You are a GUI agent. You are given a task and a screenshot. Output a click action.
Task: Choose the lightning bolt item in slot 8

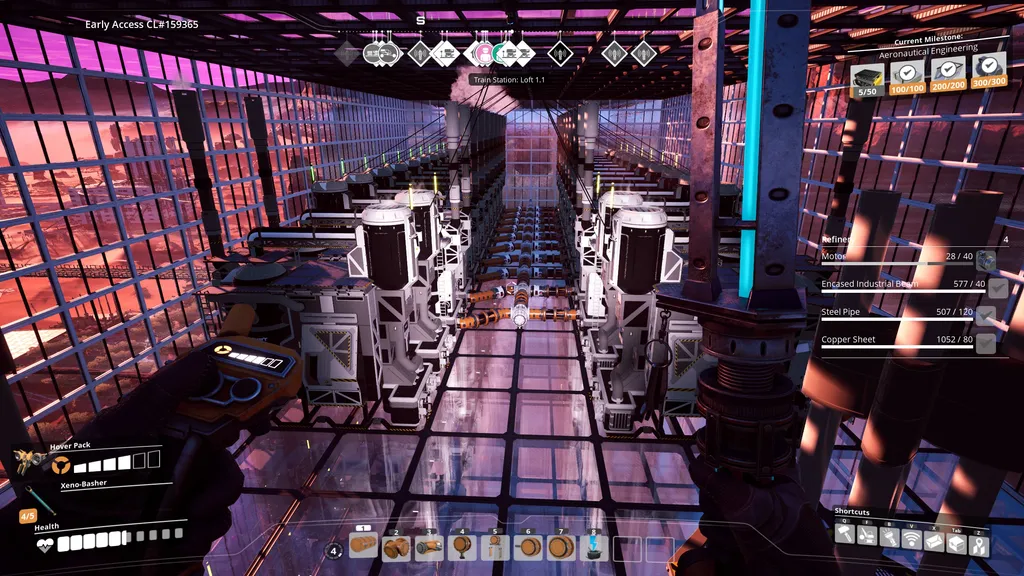594,547
